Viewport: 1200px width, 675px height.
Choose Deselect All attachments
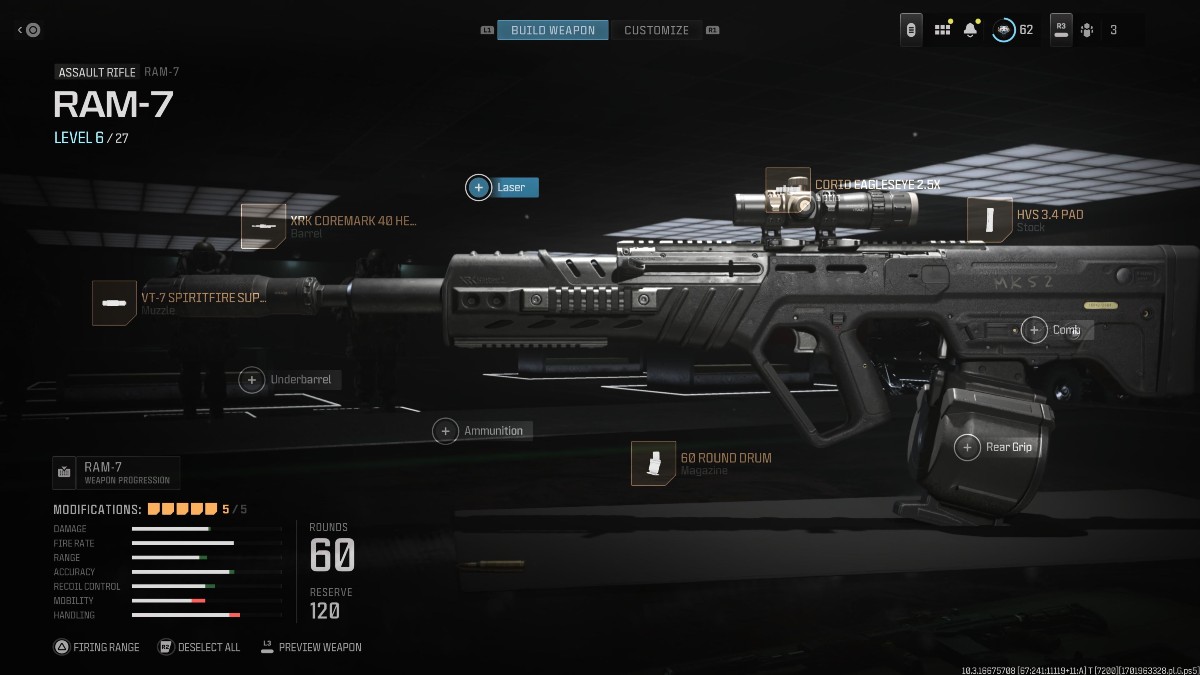coord(199,647)
